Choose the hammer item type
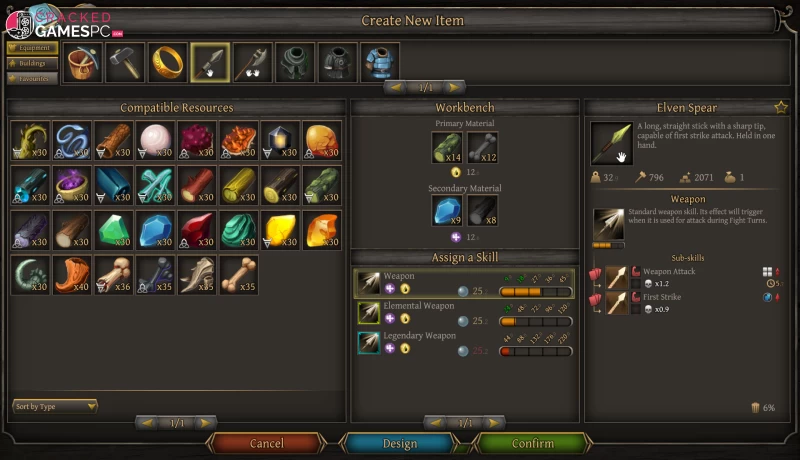 click(125, 63)
